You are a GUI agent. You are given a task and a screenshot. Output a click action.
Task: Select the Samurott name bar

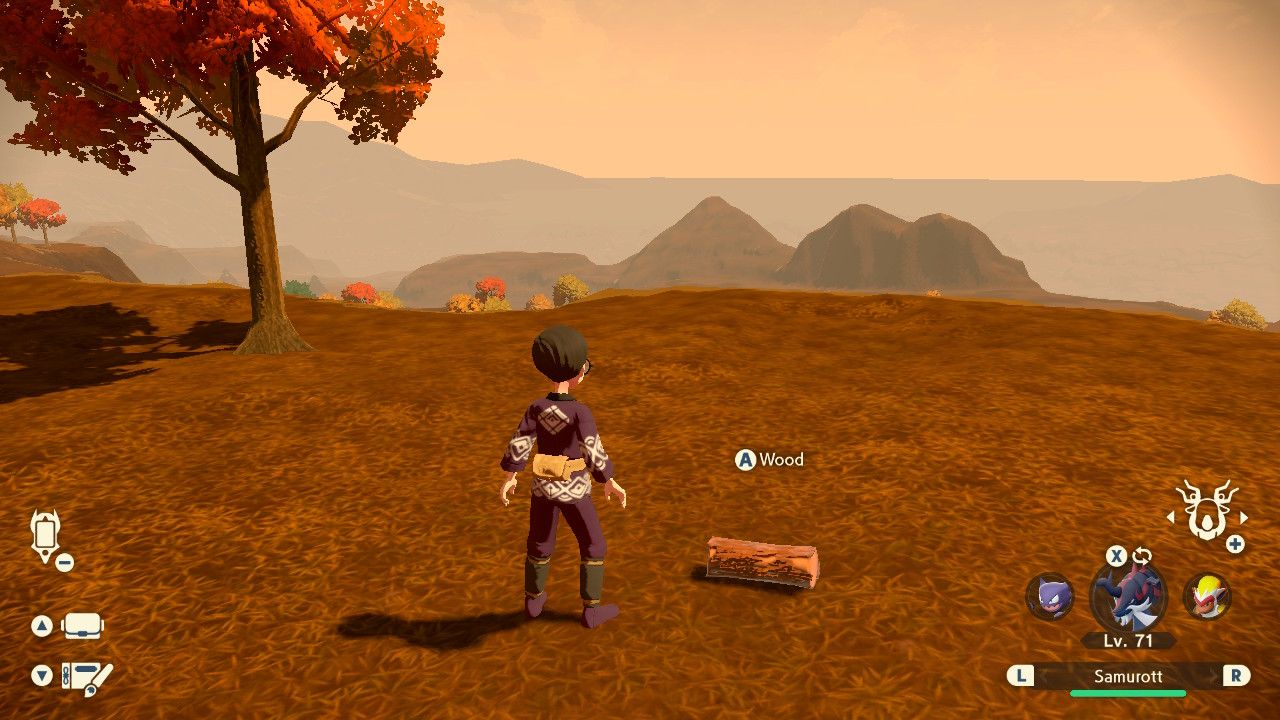(x=1127, y=676)
